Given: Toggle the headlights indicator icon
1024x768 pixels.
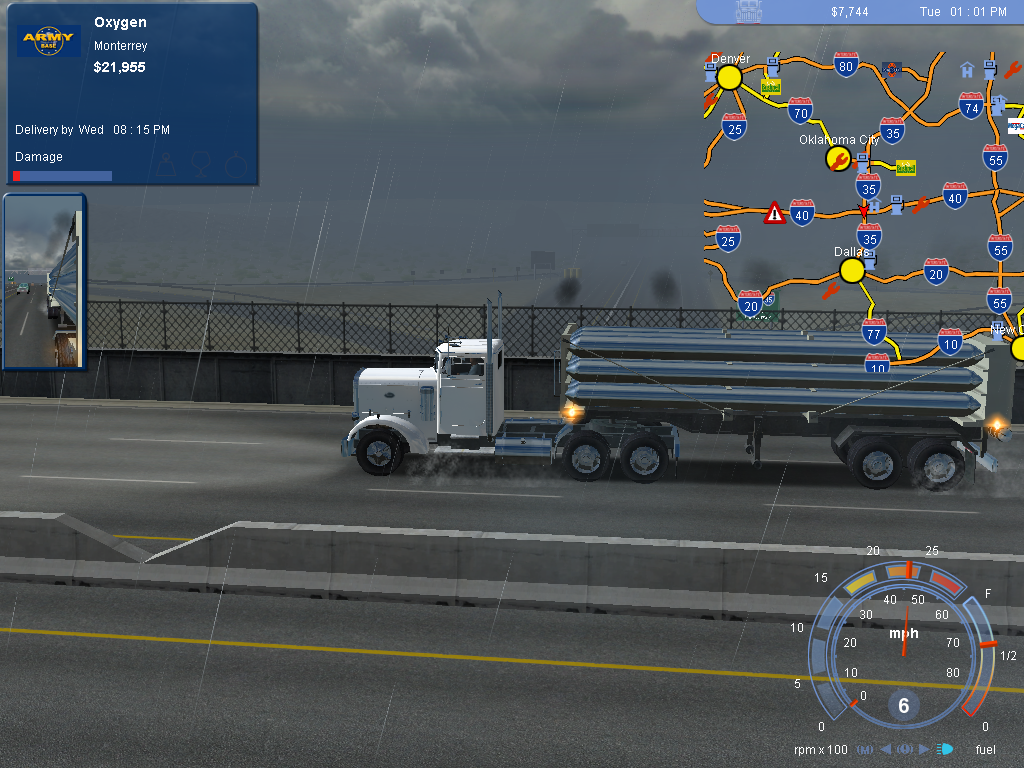Looking at the screenshot, I should [946, 749].
